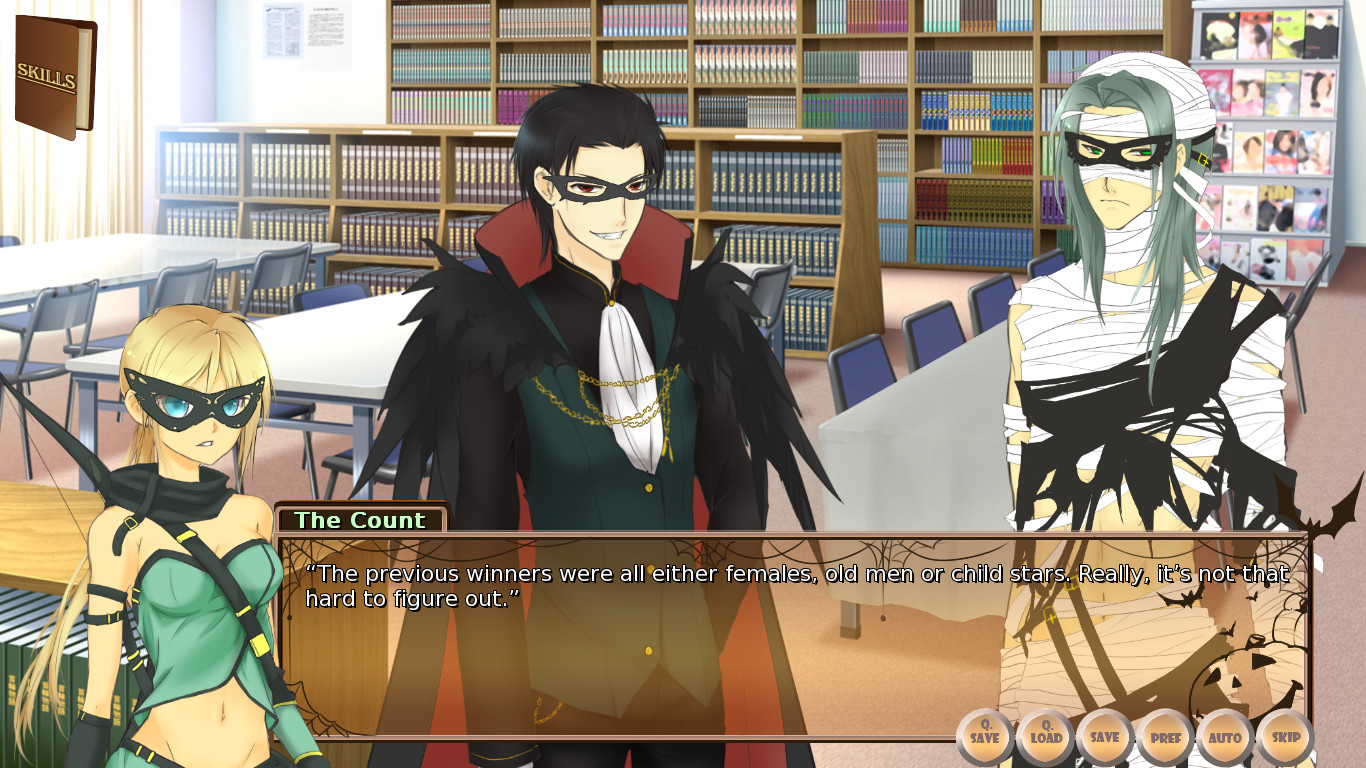Viewport: 1366px width, 768px height.
Task: Activate SKIP mode to fast-forward dialogue
Action: [x=1286, y=737]
